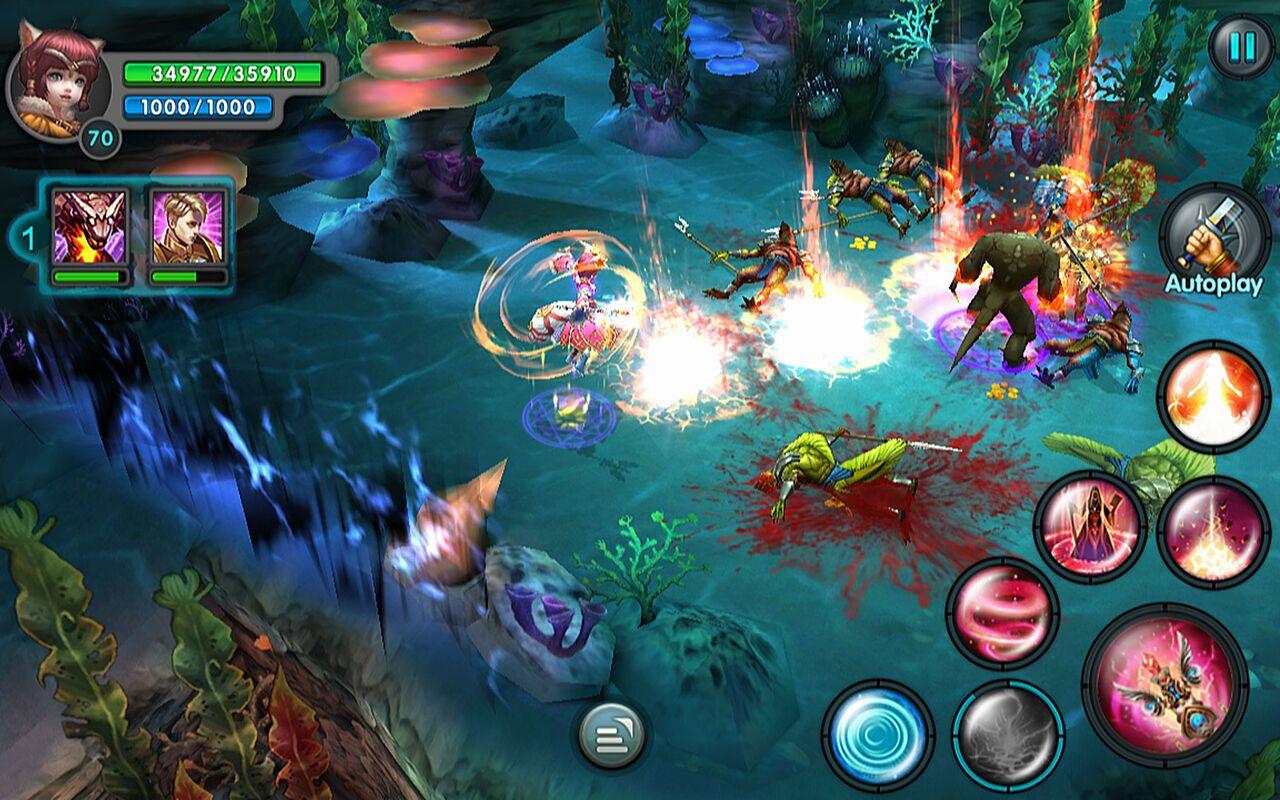The width and height of the screenshot is (1280, 800).
Task: Select the red dragon companion portrait
Action: [90, 227]
